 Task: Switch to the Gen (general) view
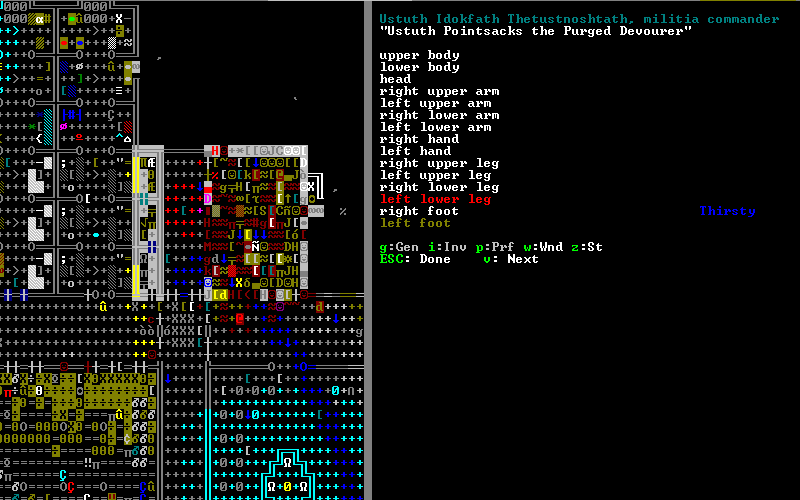[399, 247]
